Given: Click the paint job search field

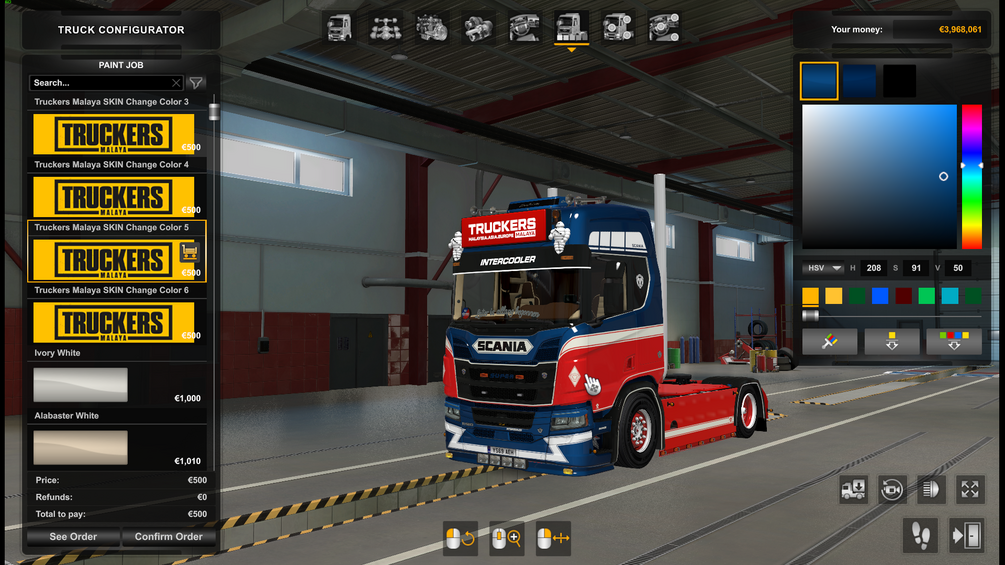Looking at the screenshot, I should tap(100, 83).
